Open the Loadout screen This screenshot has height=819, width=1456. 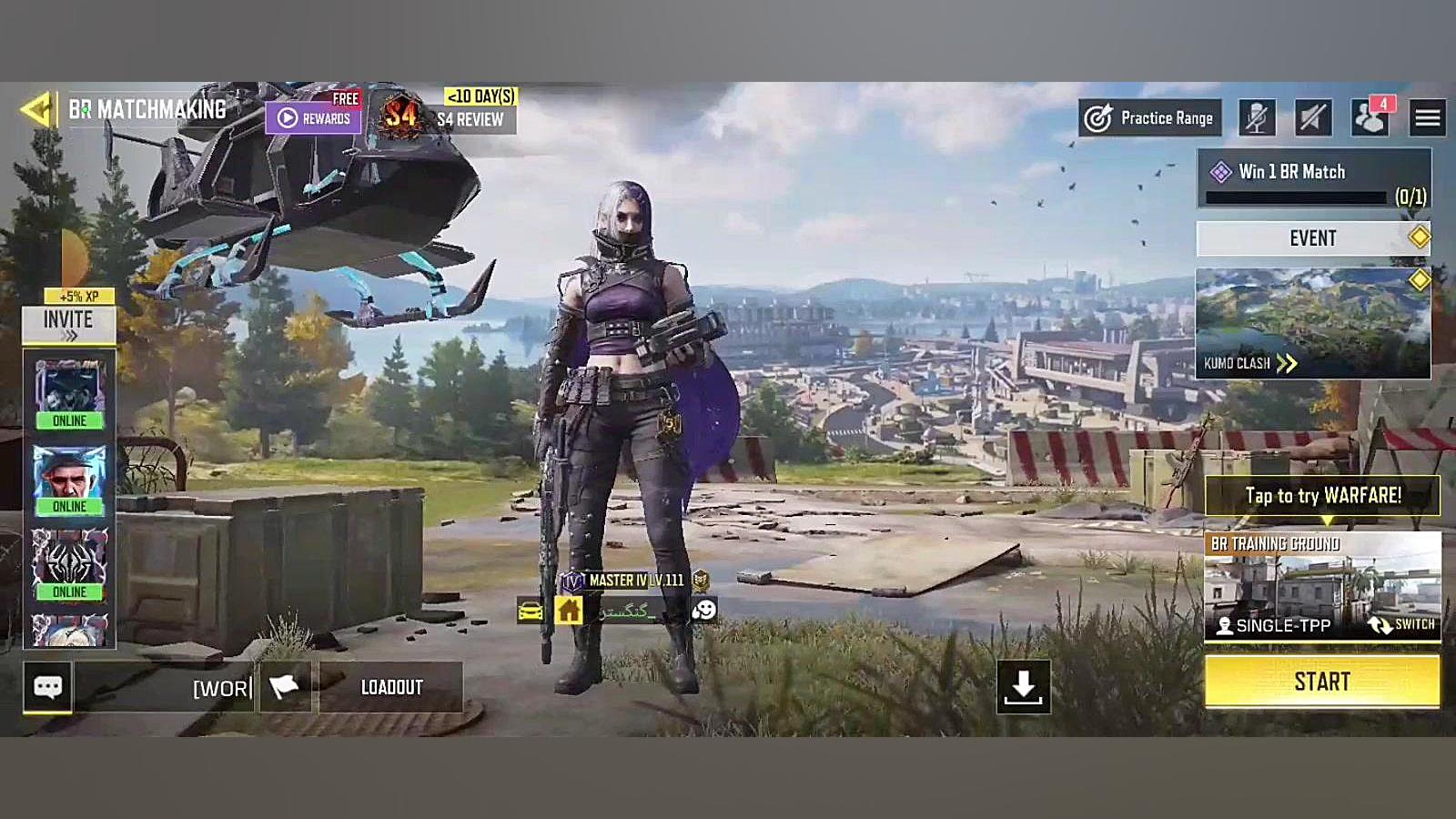pyautogui.click(x=391, y=688)
